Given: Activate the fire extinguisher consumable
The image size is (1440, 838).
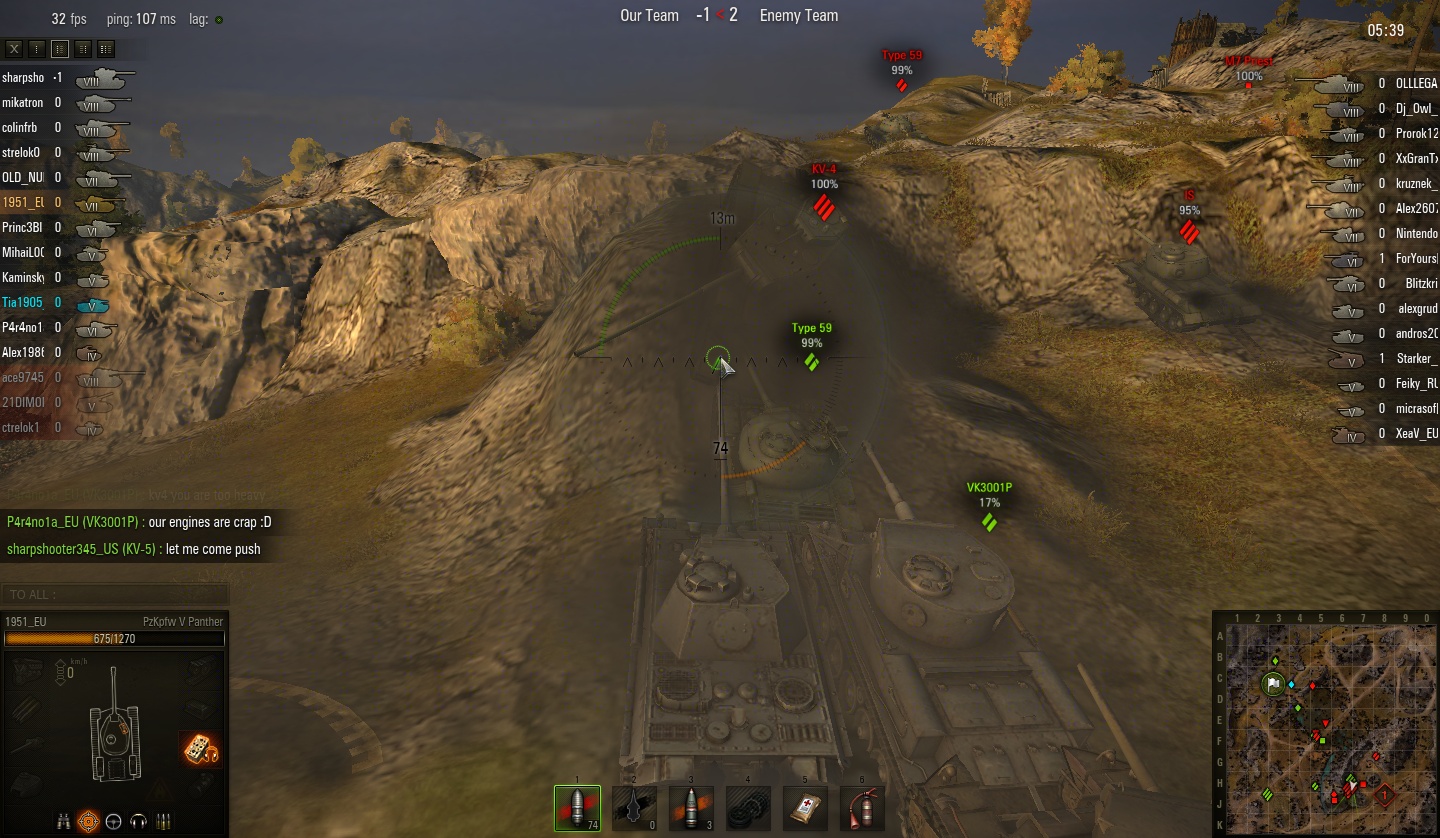Looking at the screenshot, I should (x=862, y=807).
